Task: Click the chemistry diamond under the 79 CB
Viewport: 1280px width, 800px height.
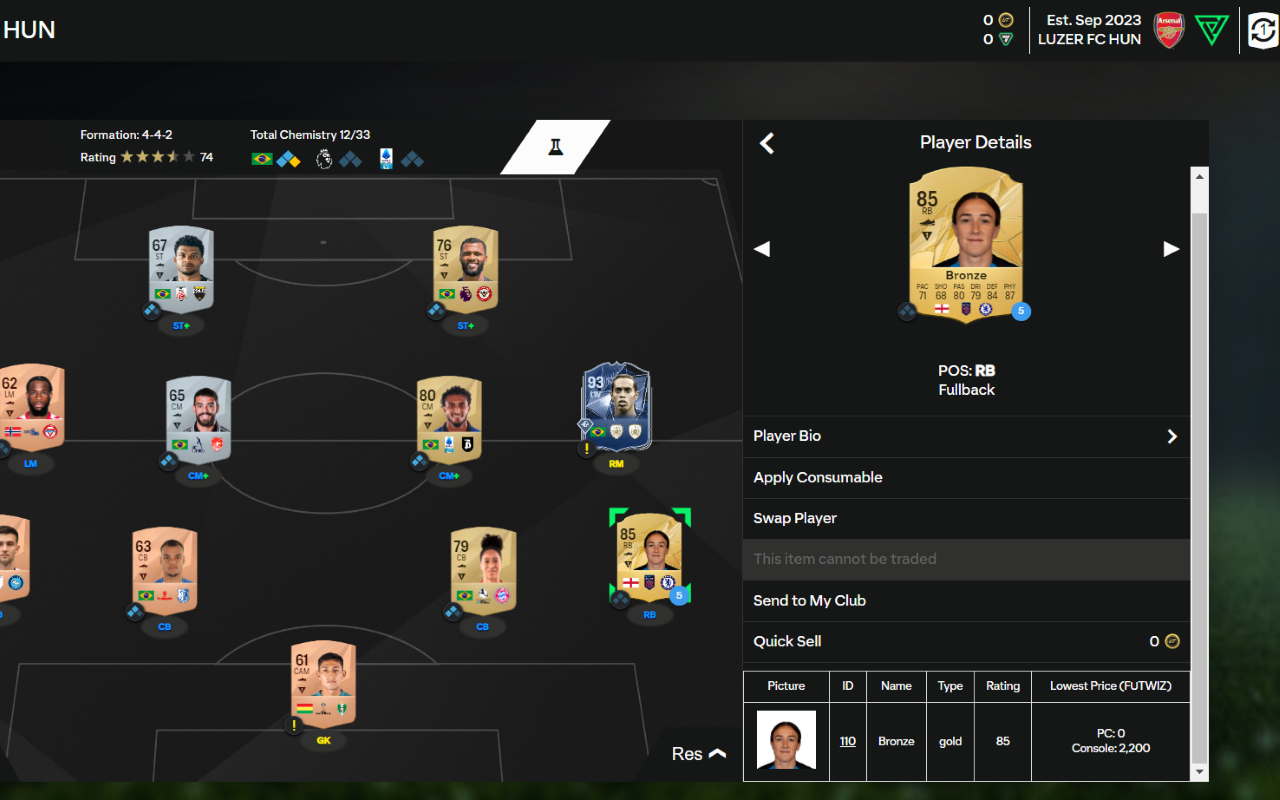Action: tap(452, 612)
